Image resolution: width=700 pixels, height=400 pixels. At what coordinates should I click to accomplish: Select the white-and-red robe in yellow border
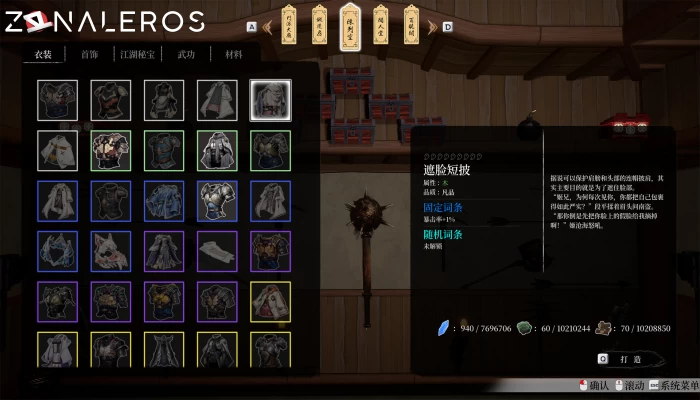tap(269, 300)
